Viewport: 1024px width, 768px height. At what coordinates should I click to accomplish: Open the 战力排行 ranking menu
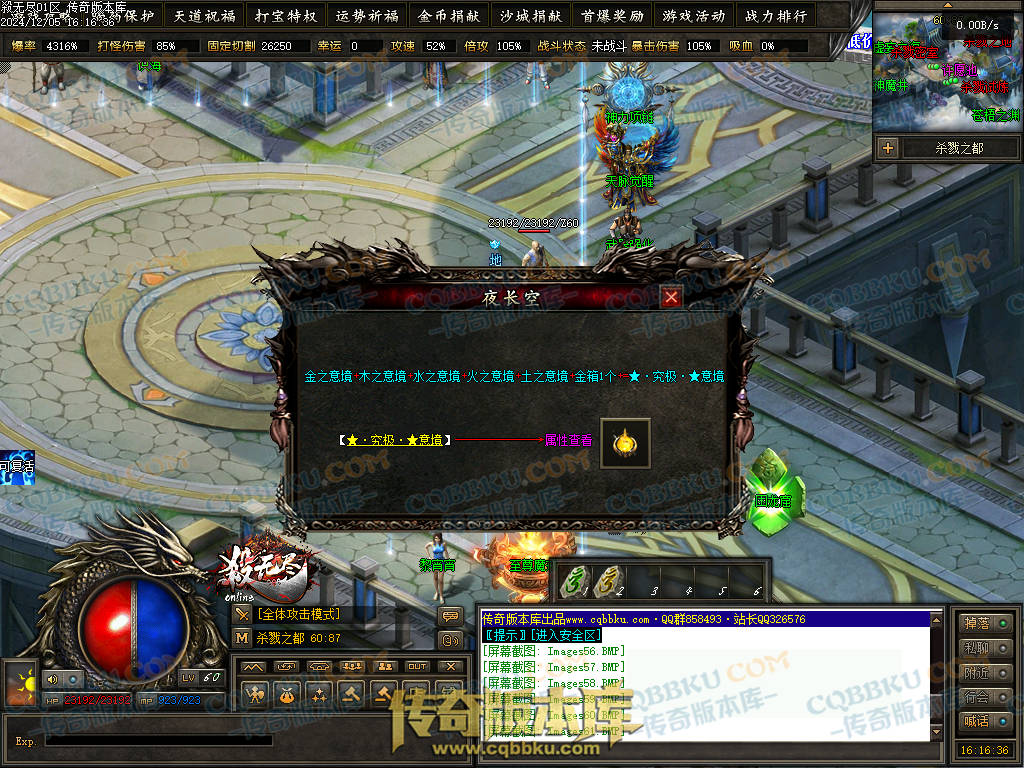(x=775, y=16)
